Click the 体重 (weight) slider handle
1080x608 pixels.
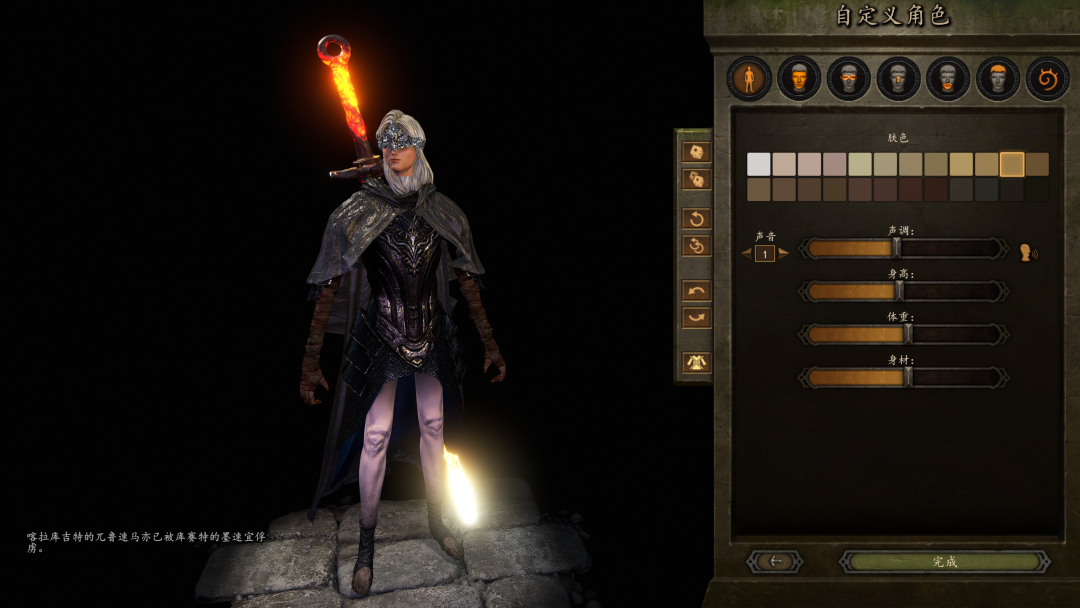[908, 334]
